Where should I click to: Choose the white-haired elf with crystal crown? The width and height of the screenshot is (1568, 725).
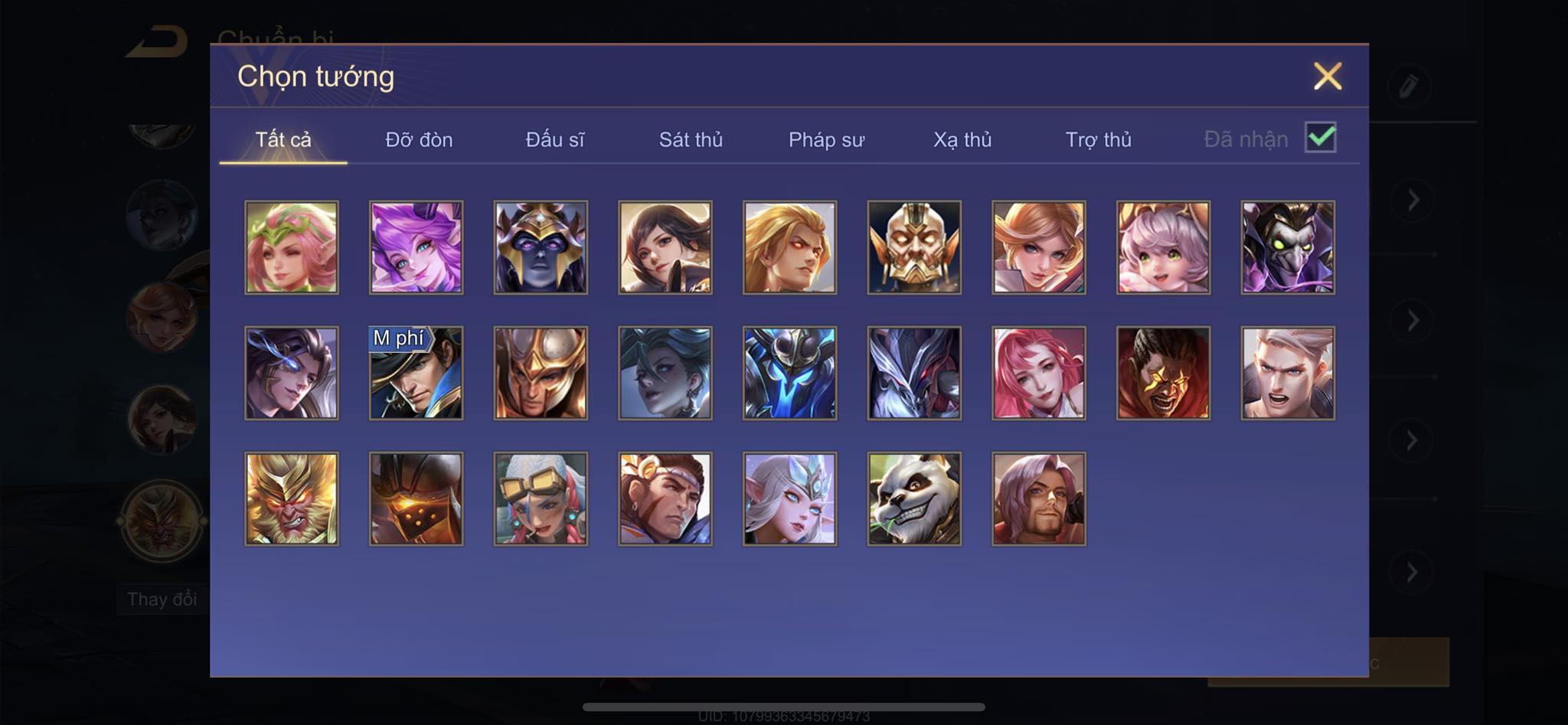click(789, 499)
